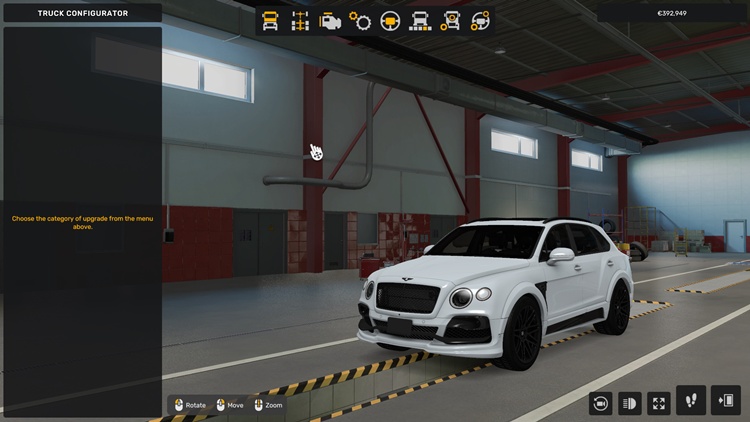Screen dimensions: 750x422
Task: Choose the transmission gears category
Action: point(360,20)
